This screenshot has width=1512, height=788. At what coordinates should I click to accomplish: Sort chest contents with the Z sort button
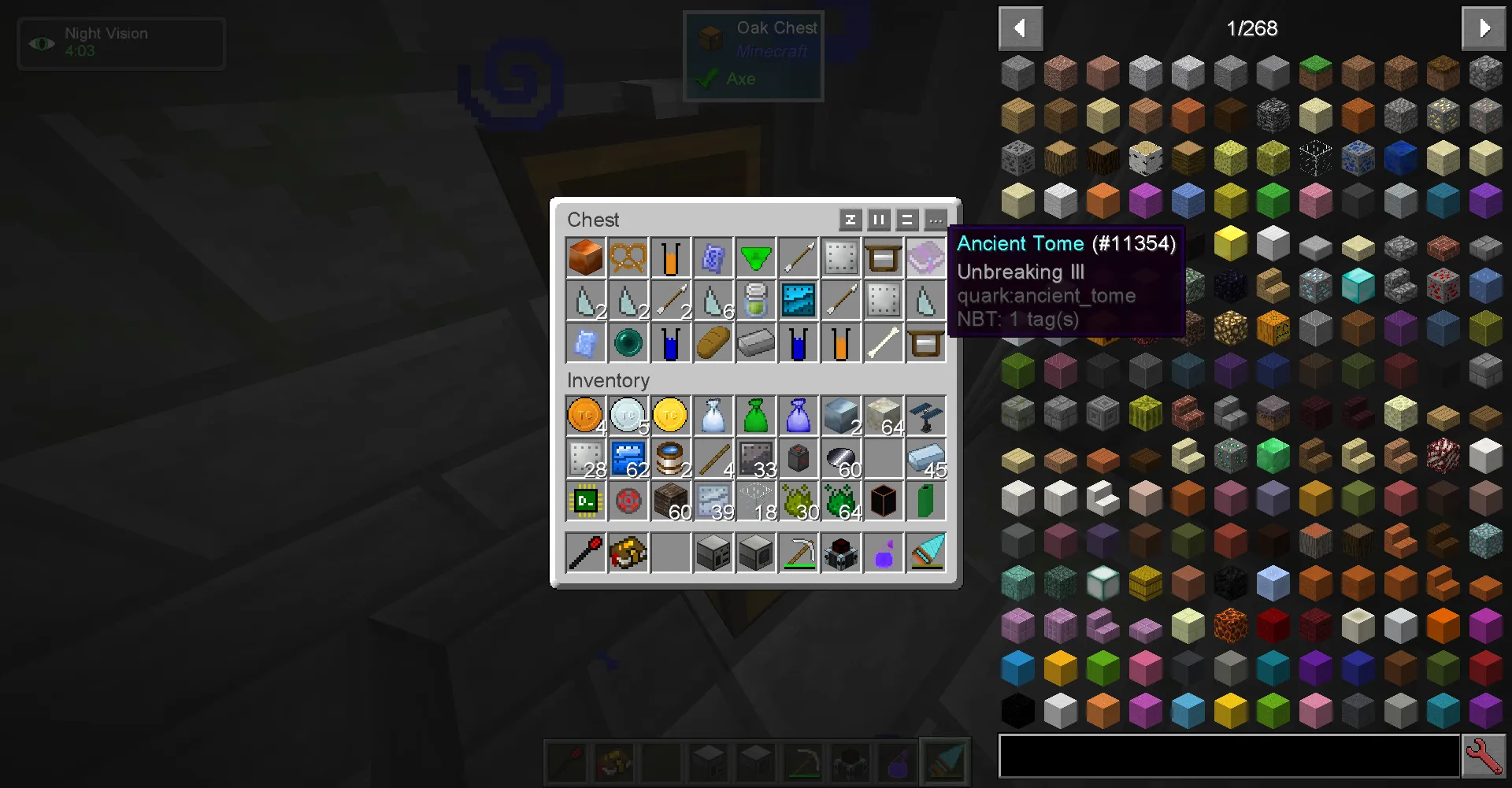pyautogui.click(x=850, y=220)
